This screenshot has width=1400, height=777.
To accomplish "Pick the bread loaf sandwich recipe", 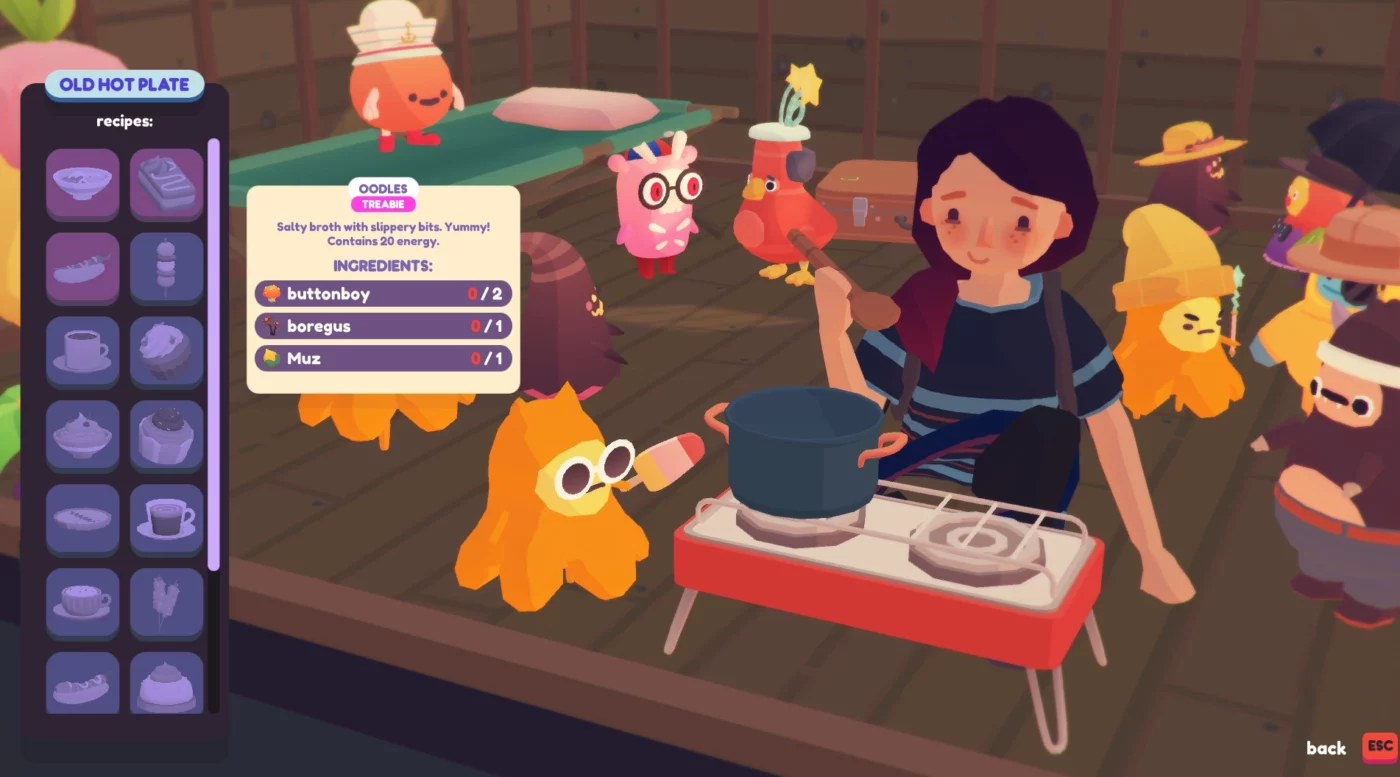I will tap(82, 683).
